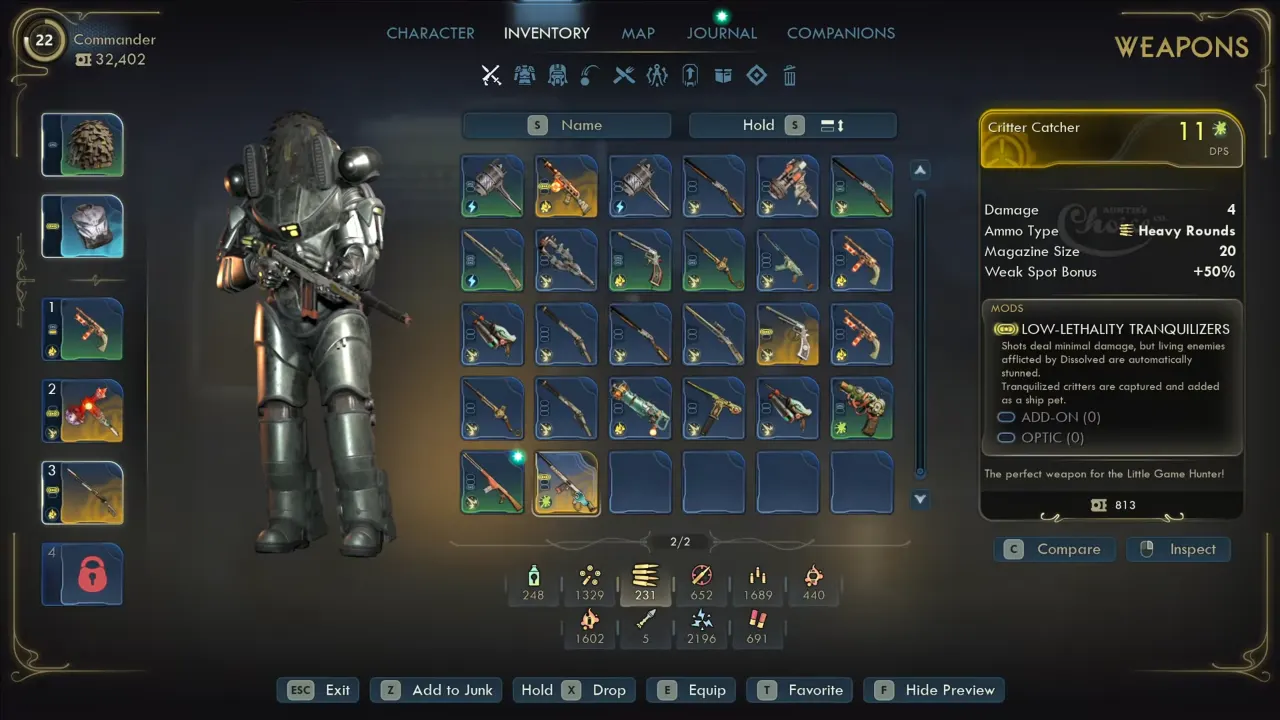Viewport: 1280px width, 720px height.
Task: Open the food and consumables filter
Action: click(624, 75)
